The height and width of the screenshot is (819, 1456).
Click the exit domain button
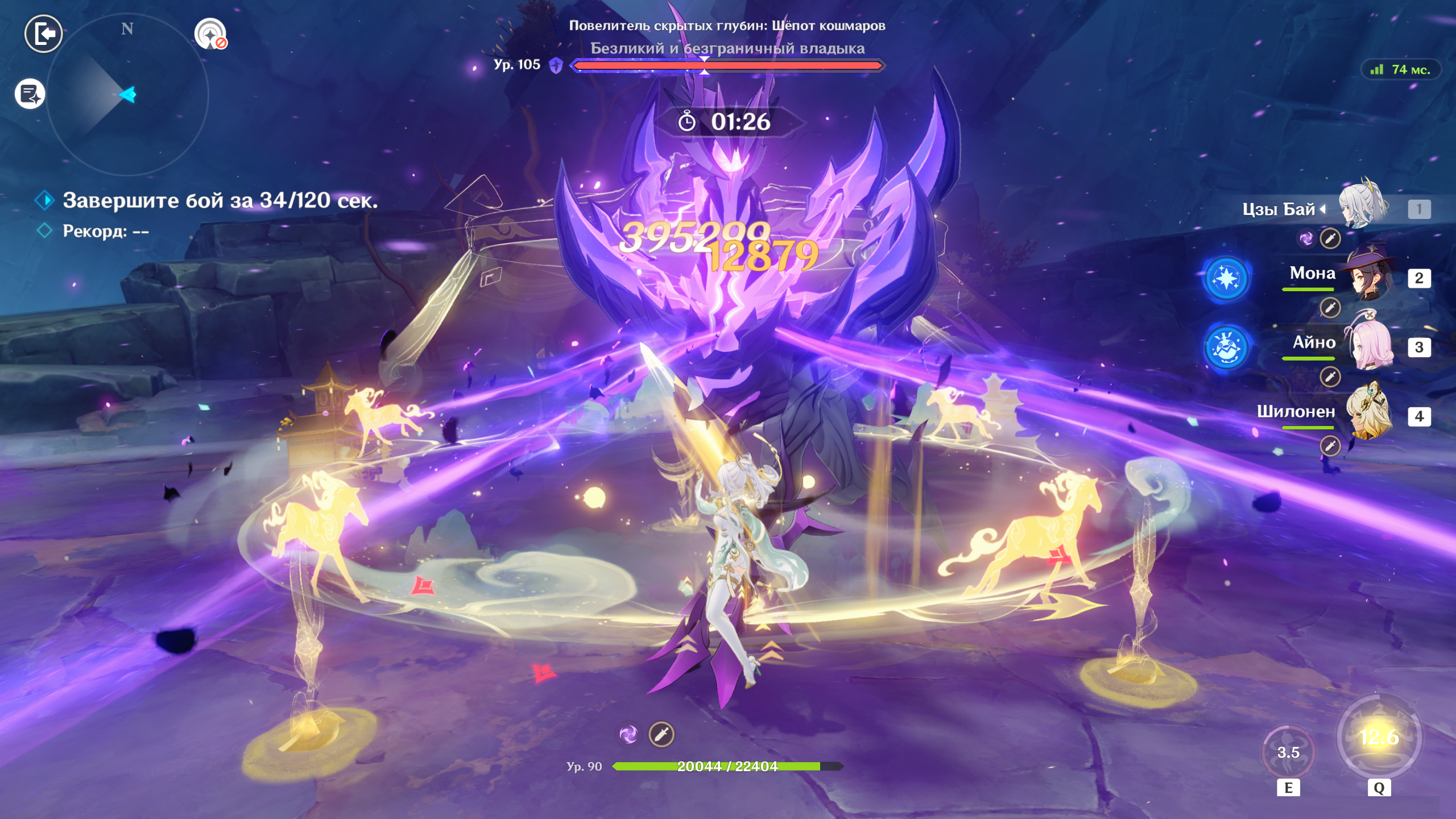[44, 34]
